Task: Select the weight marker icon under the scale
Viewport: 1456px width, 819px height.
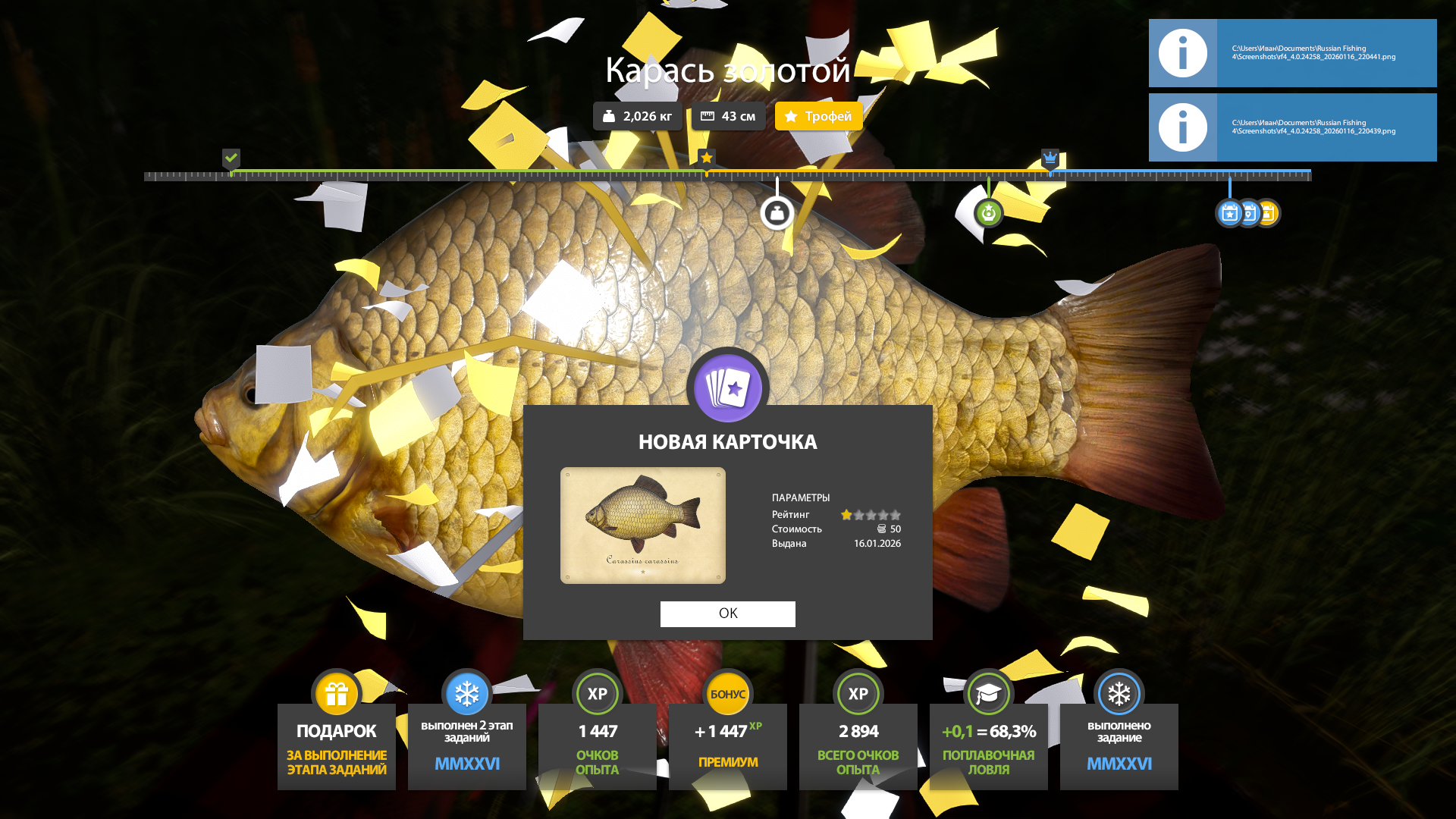Action: [x=777, y=213]
